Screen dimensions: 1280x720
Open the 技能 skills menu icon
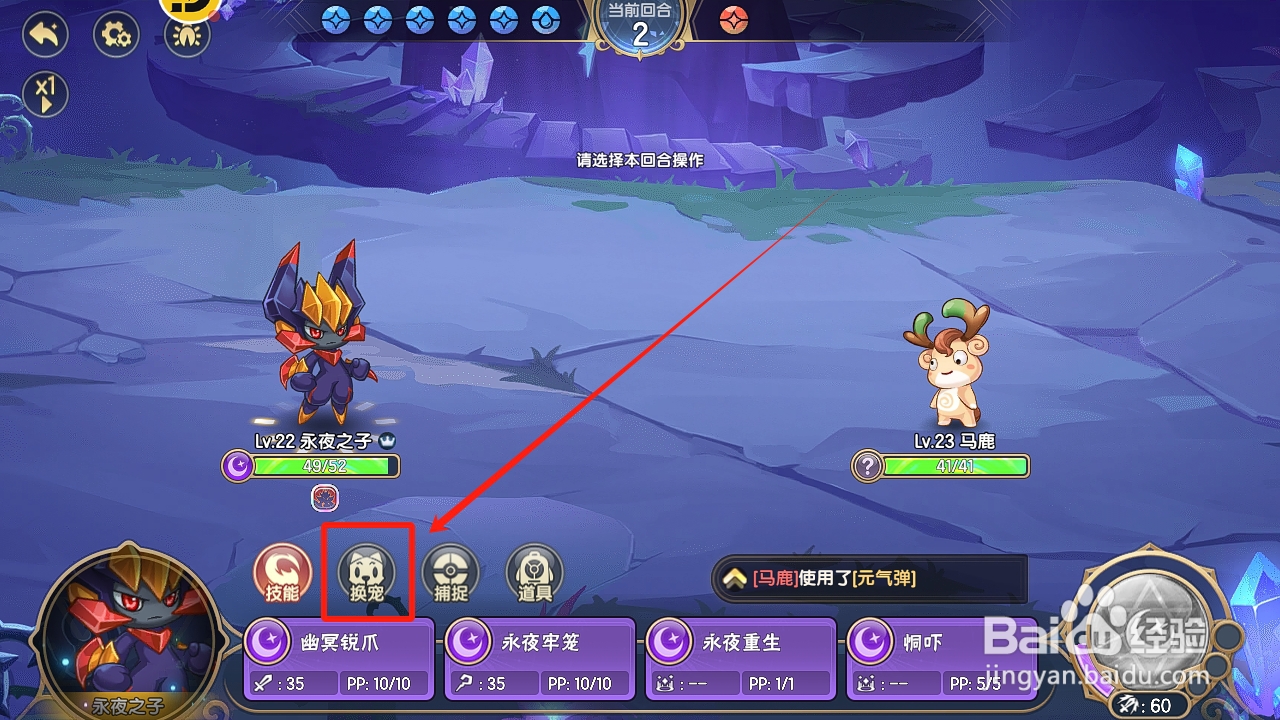[281, 574]
